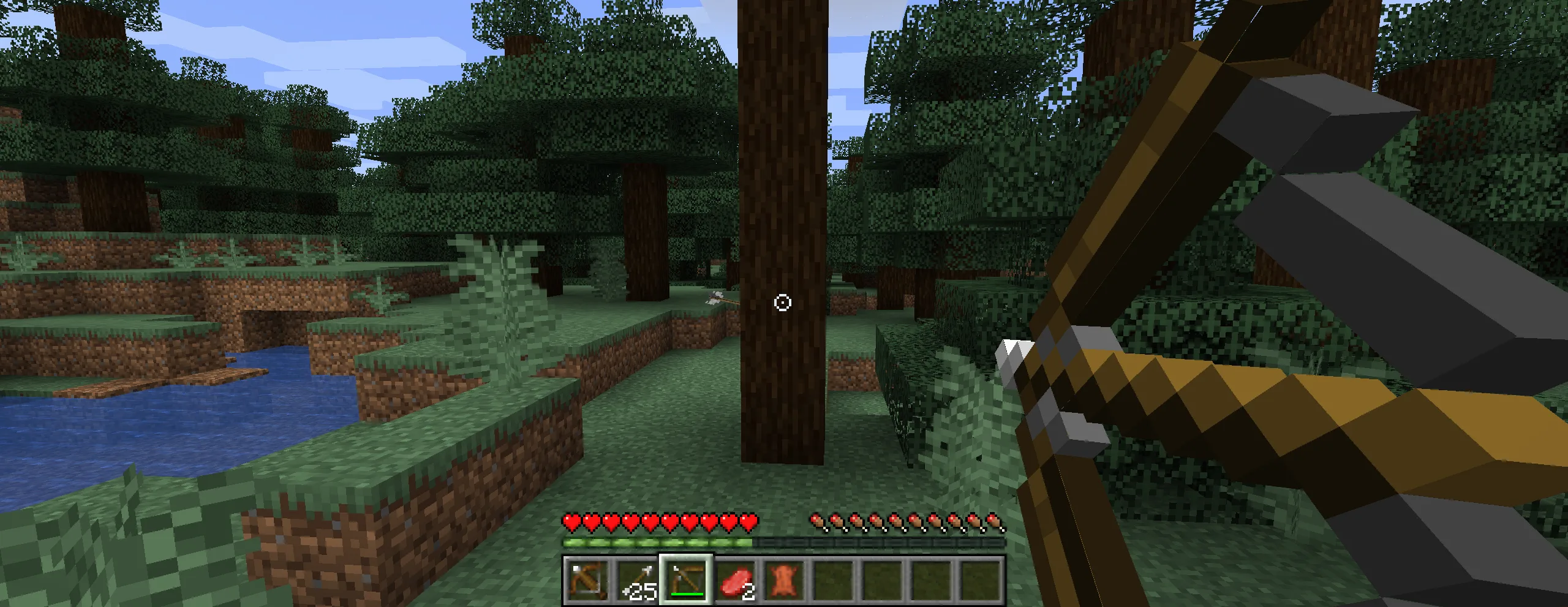The image size is (1568, 607).
Task: Select the leather item in the hotbar
Action: pos(783,582)
